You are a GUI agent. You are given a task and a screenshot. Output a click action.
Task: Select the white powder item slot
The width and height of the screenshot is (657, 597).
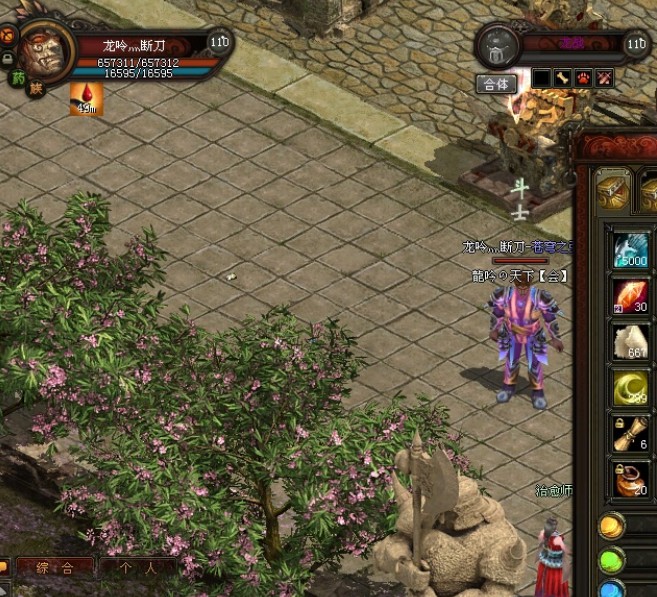pos(632,342)
